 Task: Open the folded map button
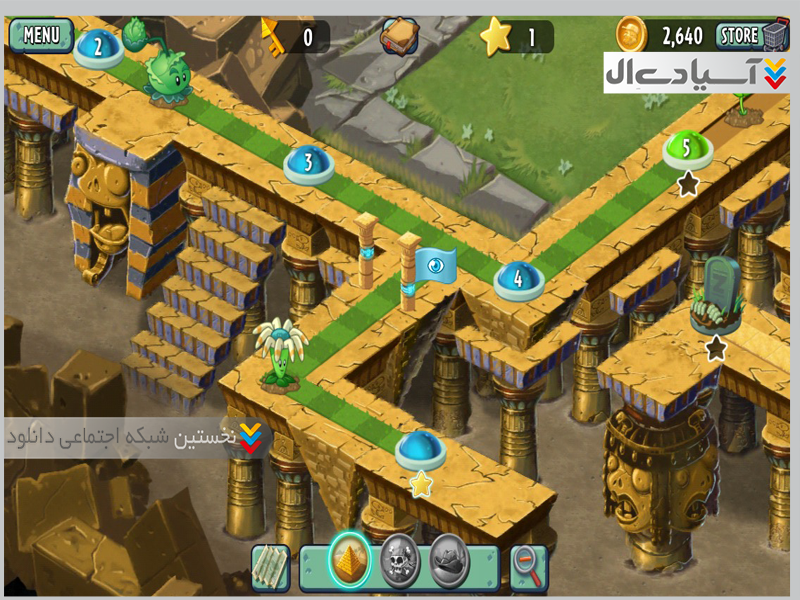[270, 566]
